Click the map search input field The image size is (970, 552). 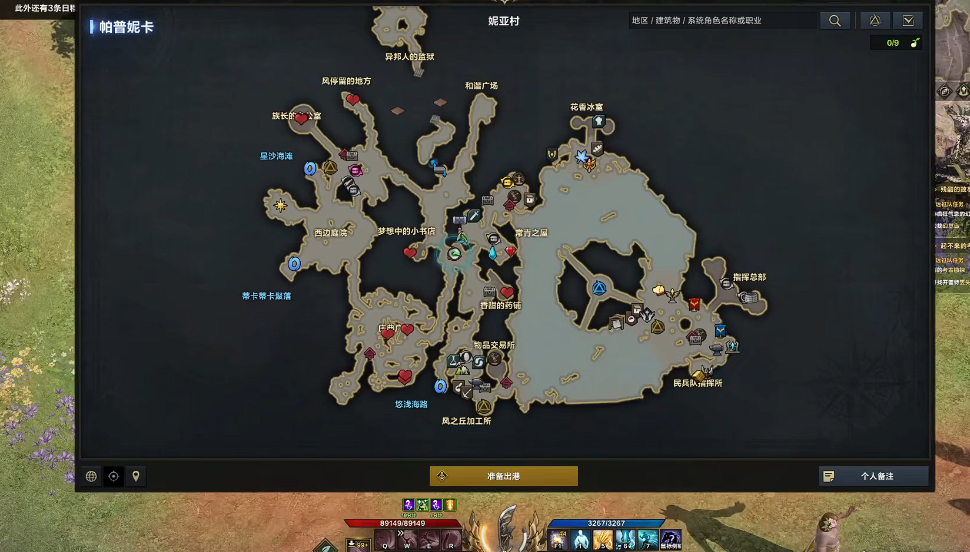coord(722,20)
